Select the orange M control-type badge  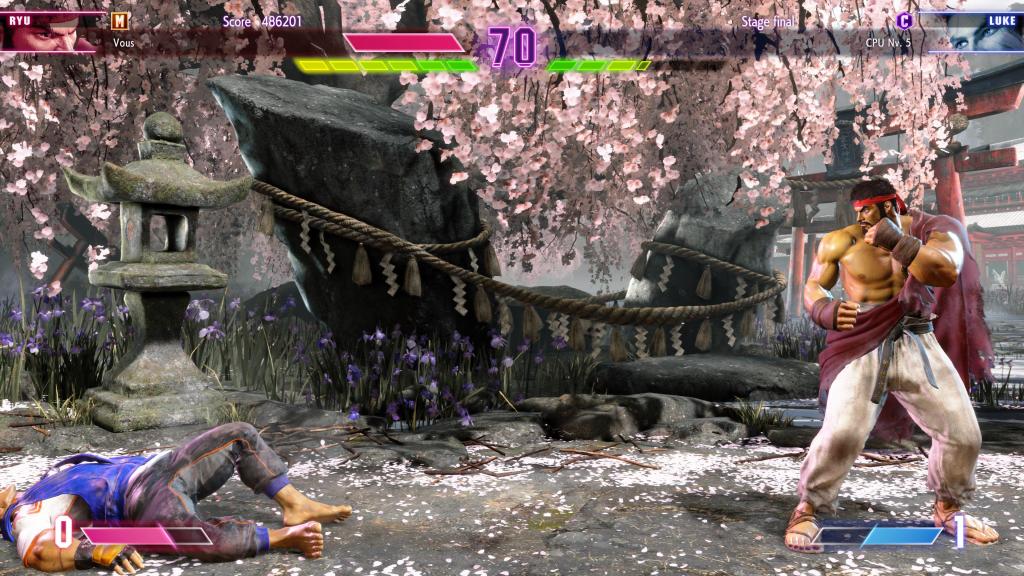(121, 20)
